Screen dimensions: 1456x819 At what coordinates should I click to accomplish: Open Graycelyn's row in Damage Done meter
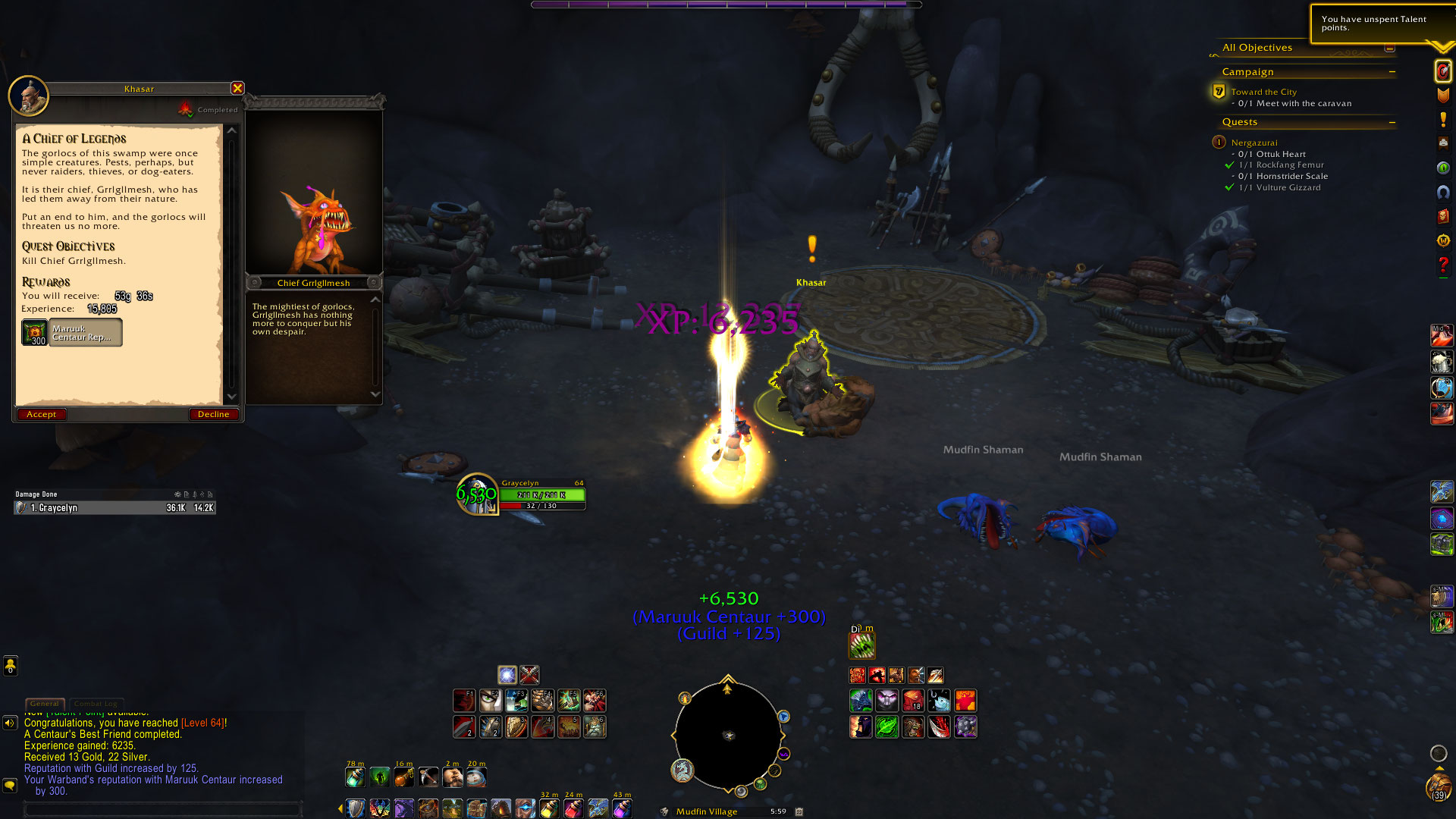(x=115, y=508)
